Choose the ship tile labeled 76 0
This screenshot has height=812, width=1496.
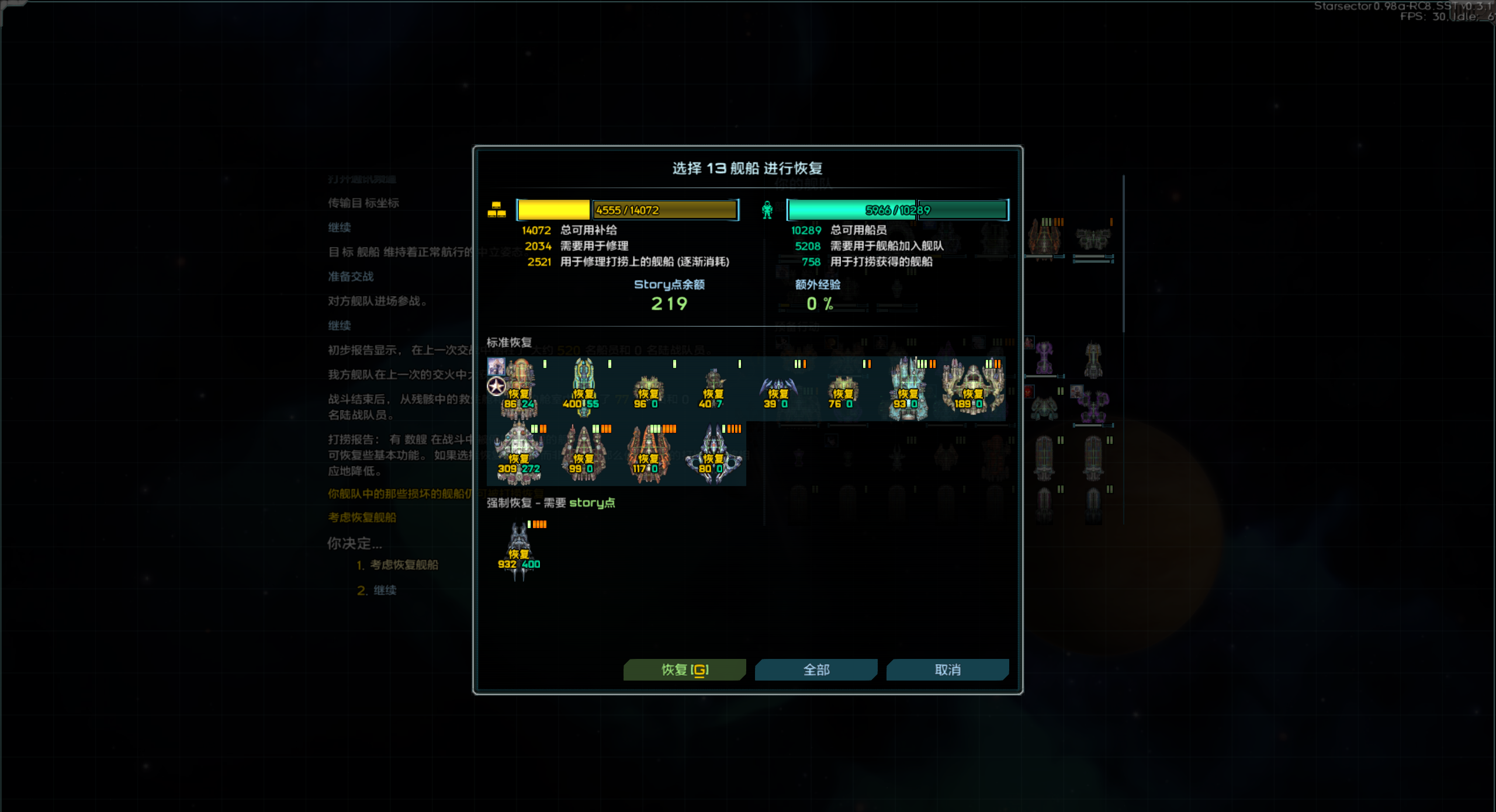tap(843, 390)
